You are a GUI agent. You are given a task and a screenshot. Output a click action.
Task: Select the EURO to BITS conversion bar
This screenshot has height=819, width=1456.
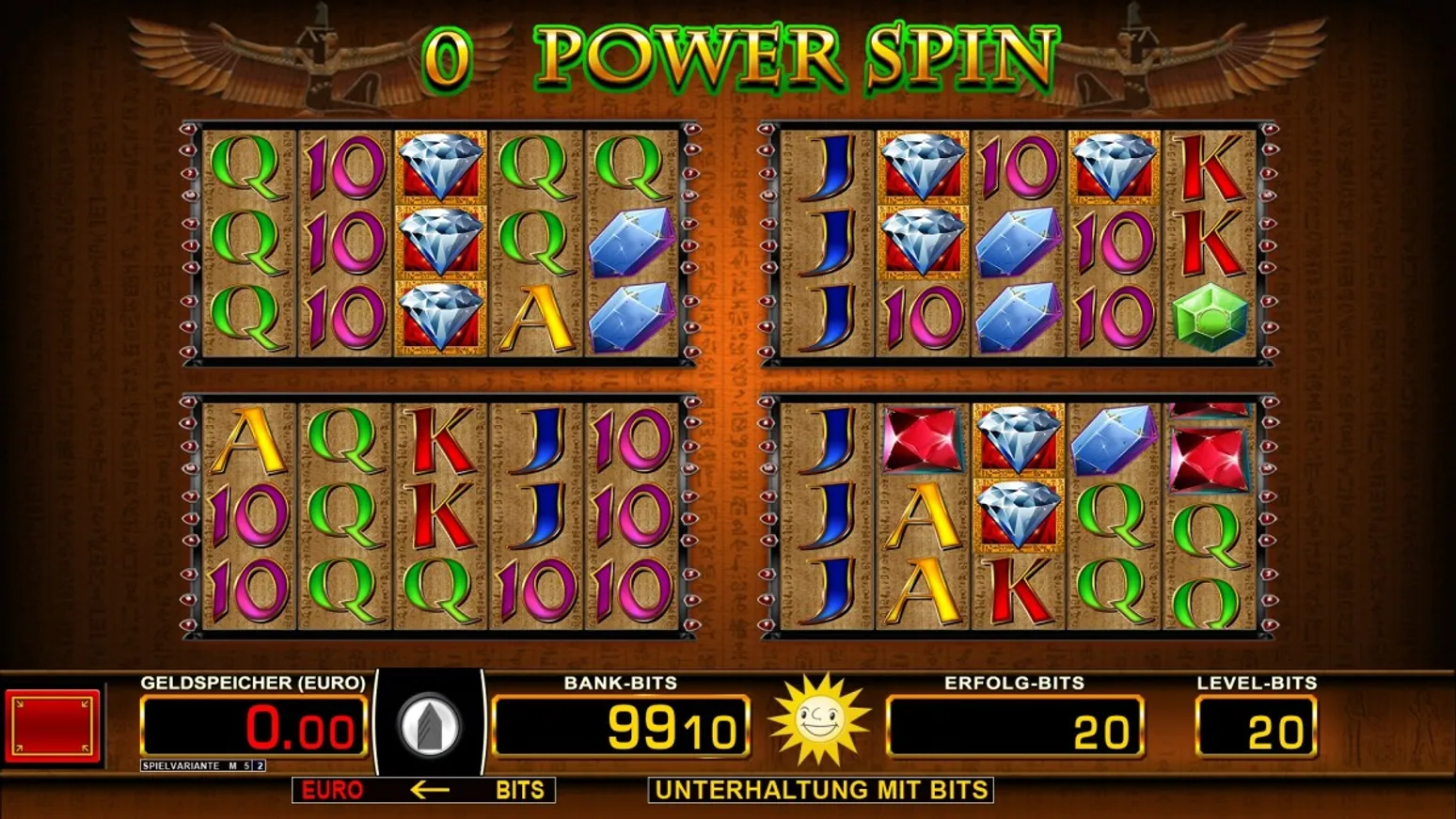(424, 790)
